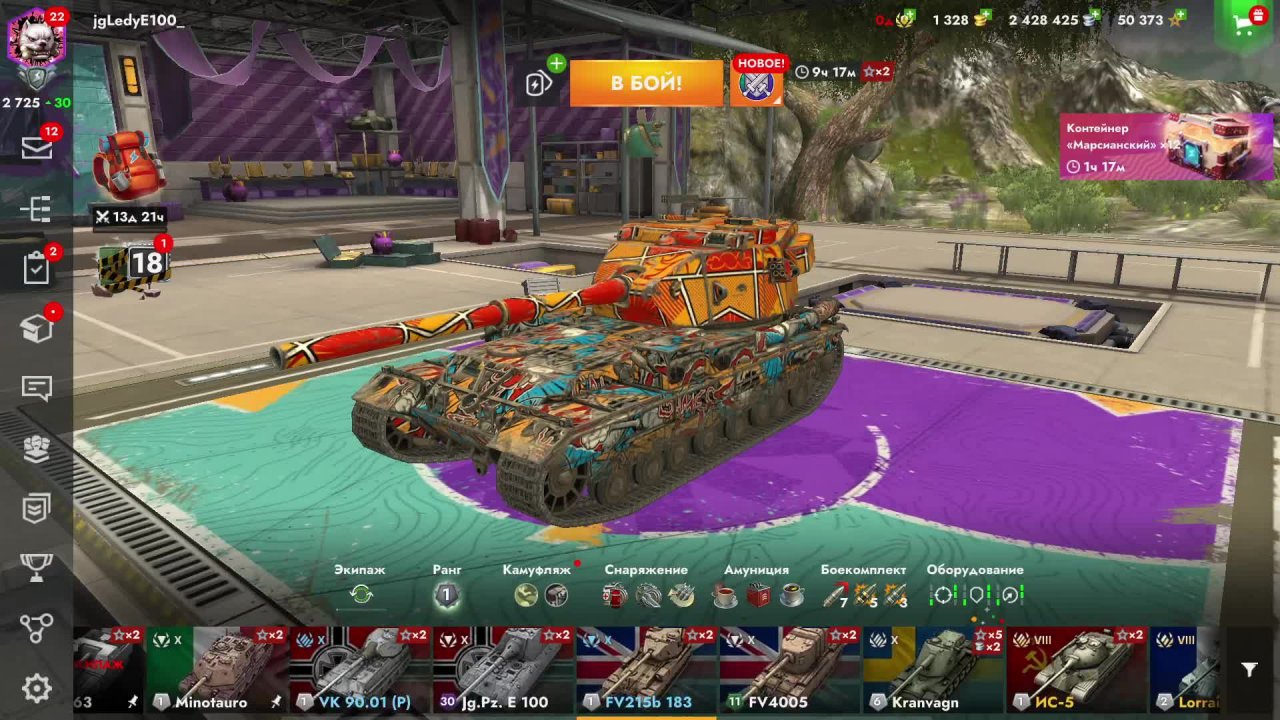Viewport: 1280px width, 720px height.
Task: Open the mail inbox envelope icon
Action: [37, 148]
